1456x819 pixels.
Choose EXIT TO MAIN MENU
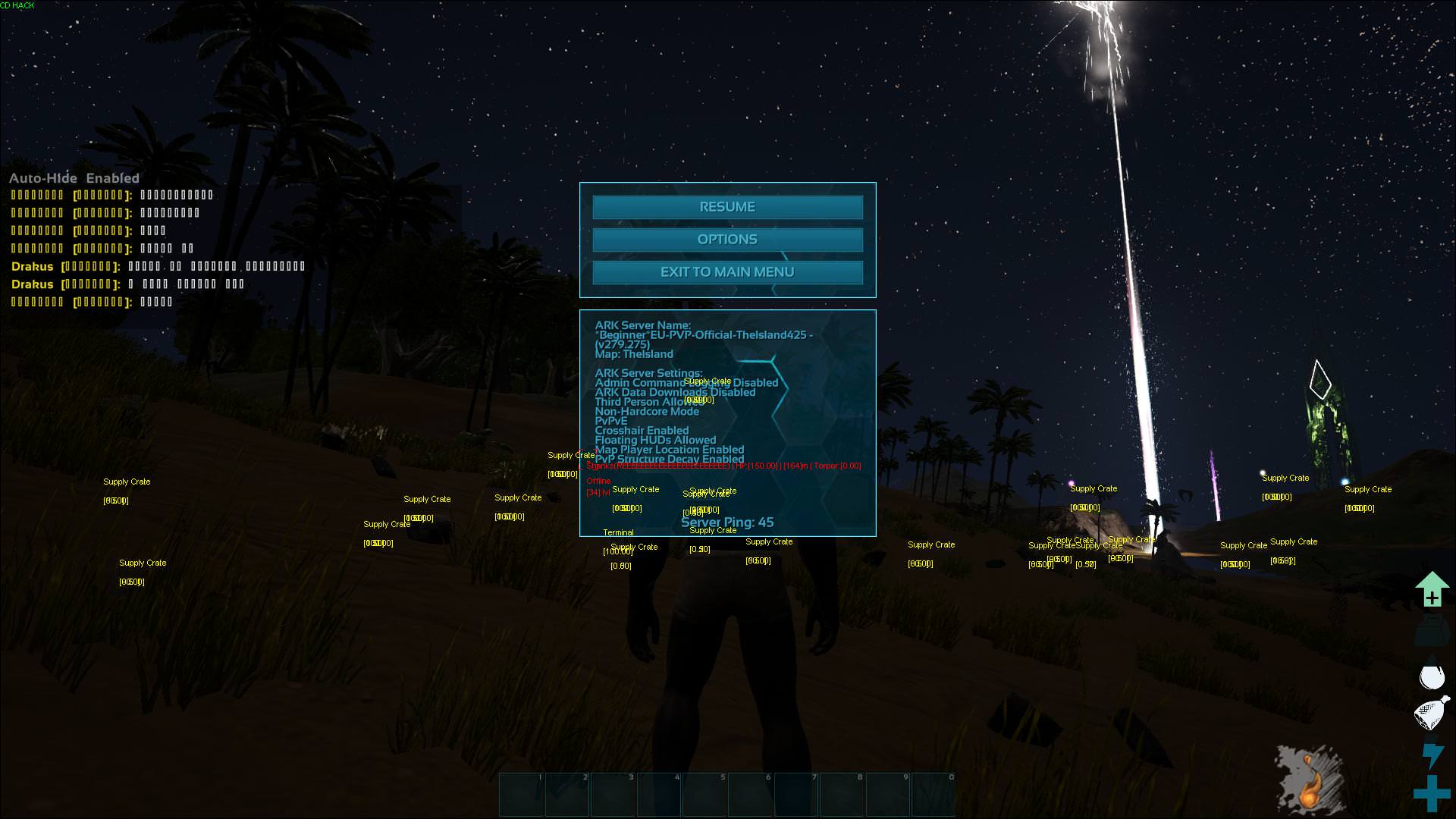tap(727, 272)
